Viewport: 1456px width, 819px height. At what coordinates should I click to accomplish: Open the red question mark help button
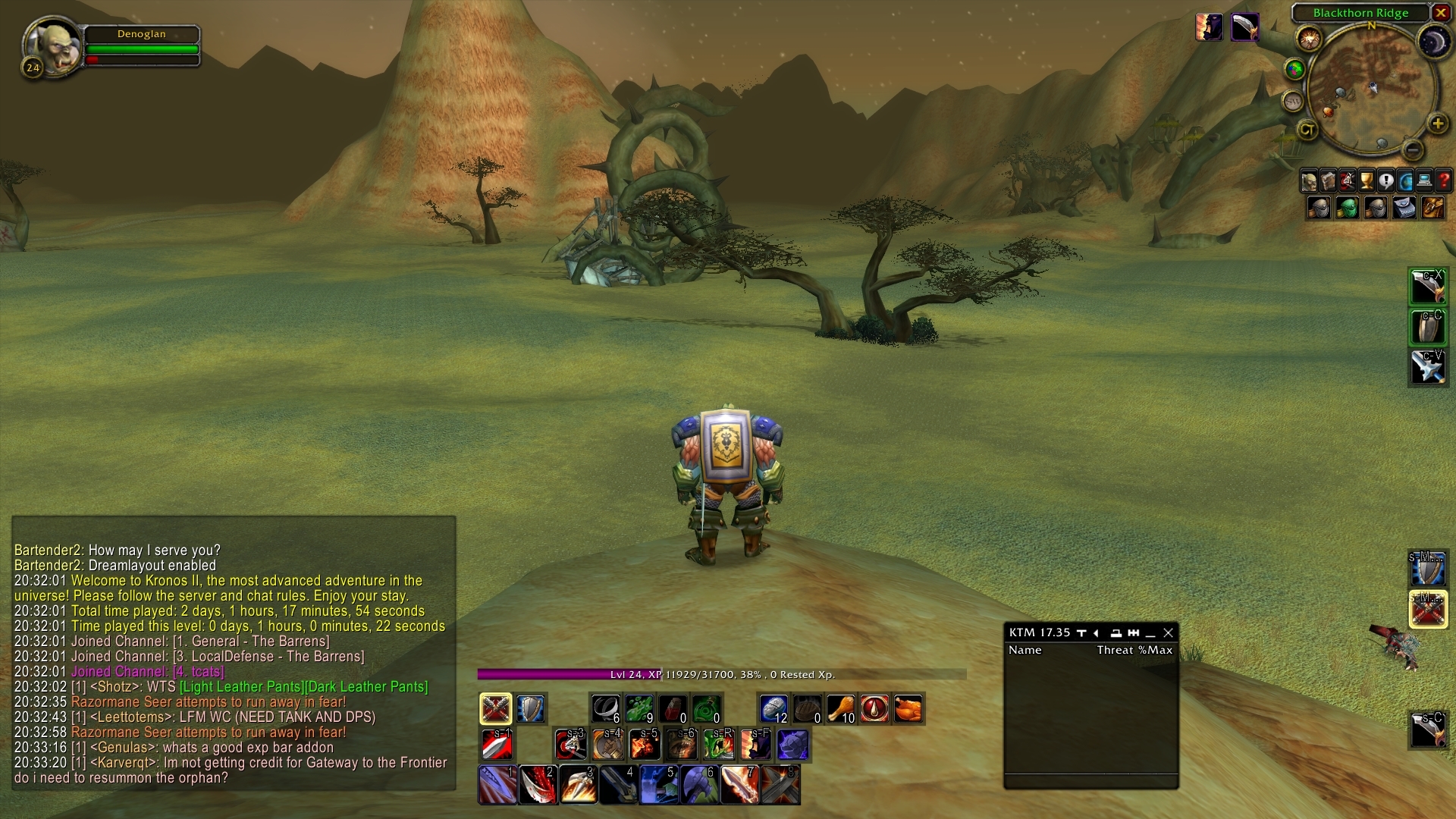point(1444,181)
